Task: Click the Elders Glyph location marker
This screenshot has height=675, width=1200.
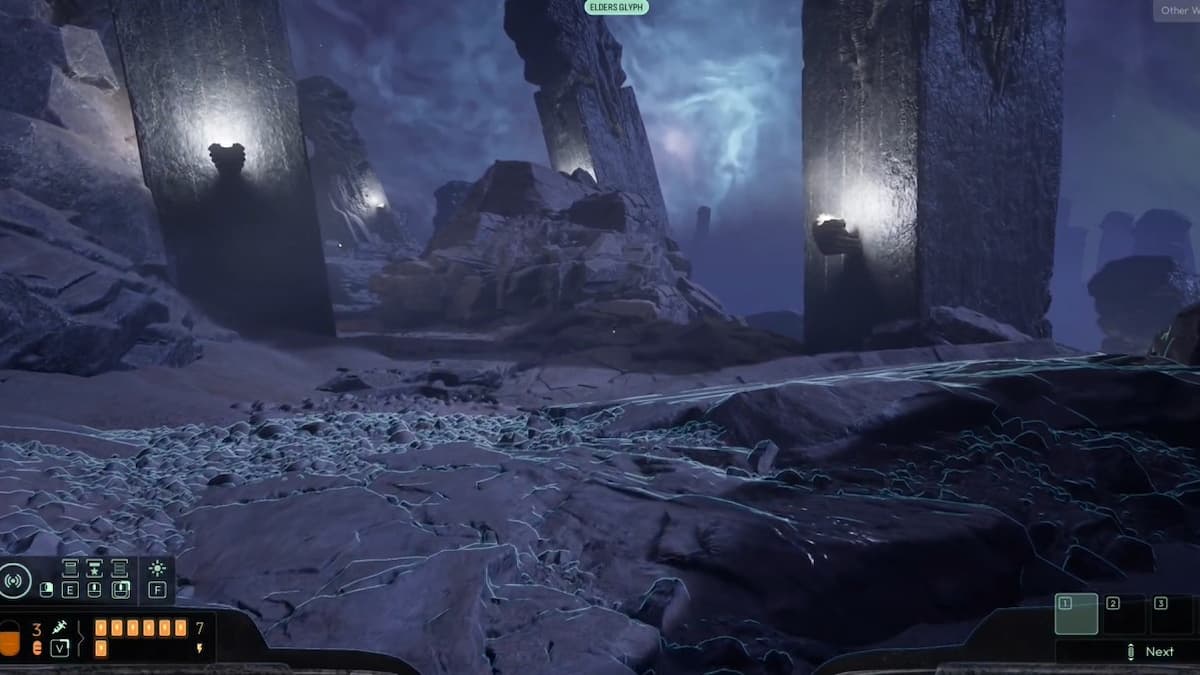Action: pyautogui.click(x=617, y=7)
